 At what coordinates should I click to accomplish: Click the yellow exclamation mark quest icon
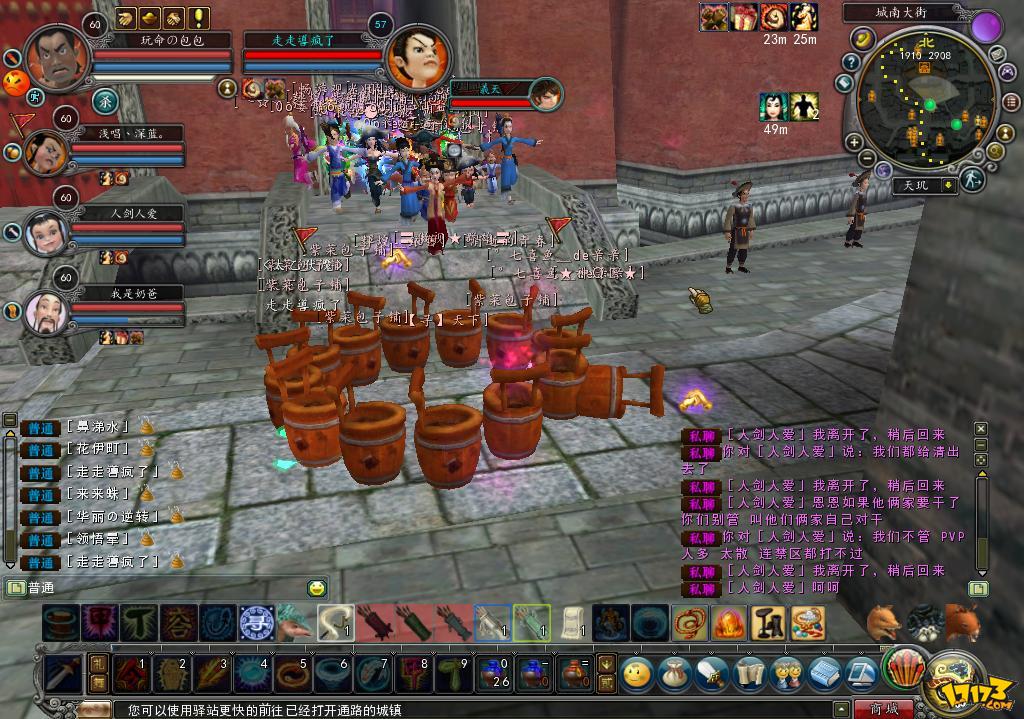tap(200, 17)
